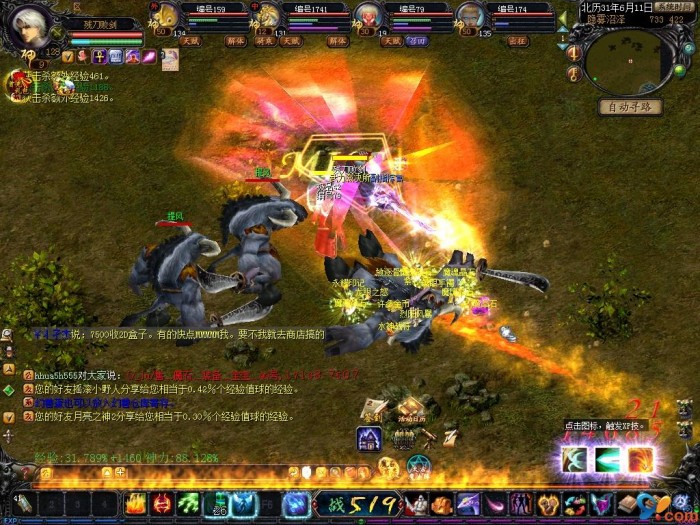Trigger the green arrow XP skill
The image size is (700, 525).
pos(609,459)
